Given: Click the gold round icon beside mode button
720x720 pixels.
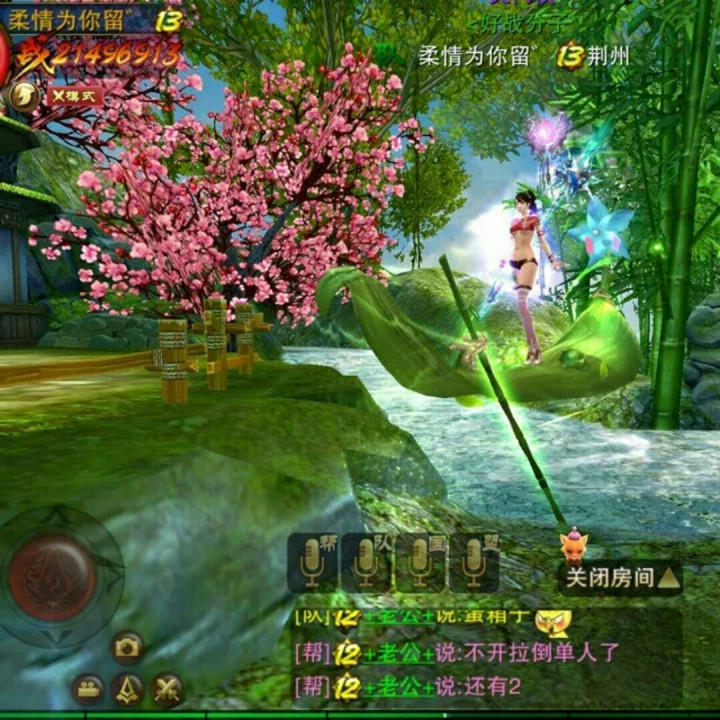Looking at the screenshot, I should tap(22, 96).
